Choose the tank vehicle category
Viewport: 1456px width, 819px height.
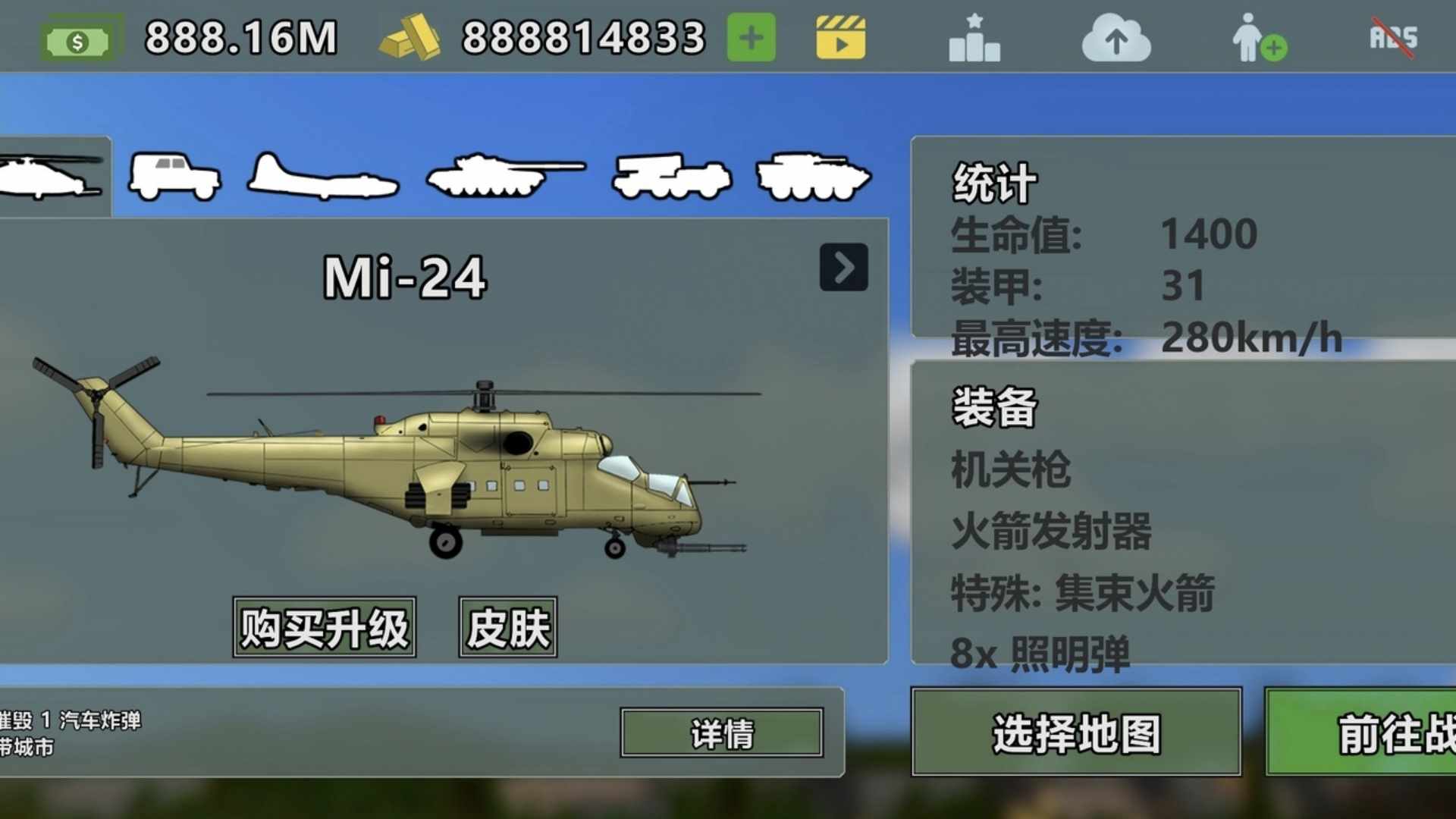[505, 177]
